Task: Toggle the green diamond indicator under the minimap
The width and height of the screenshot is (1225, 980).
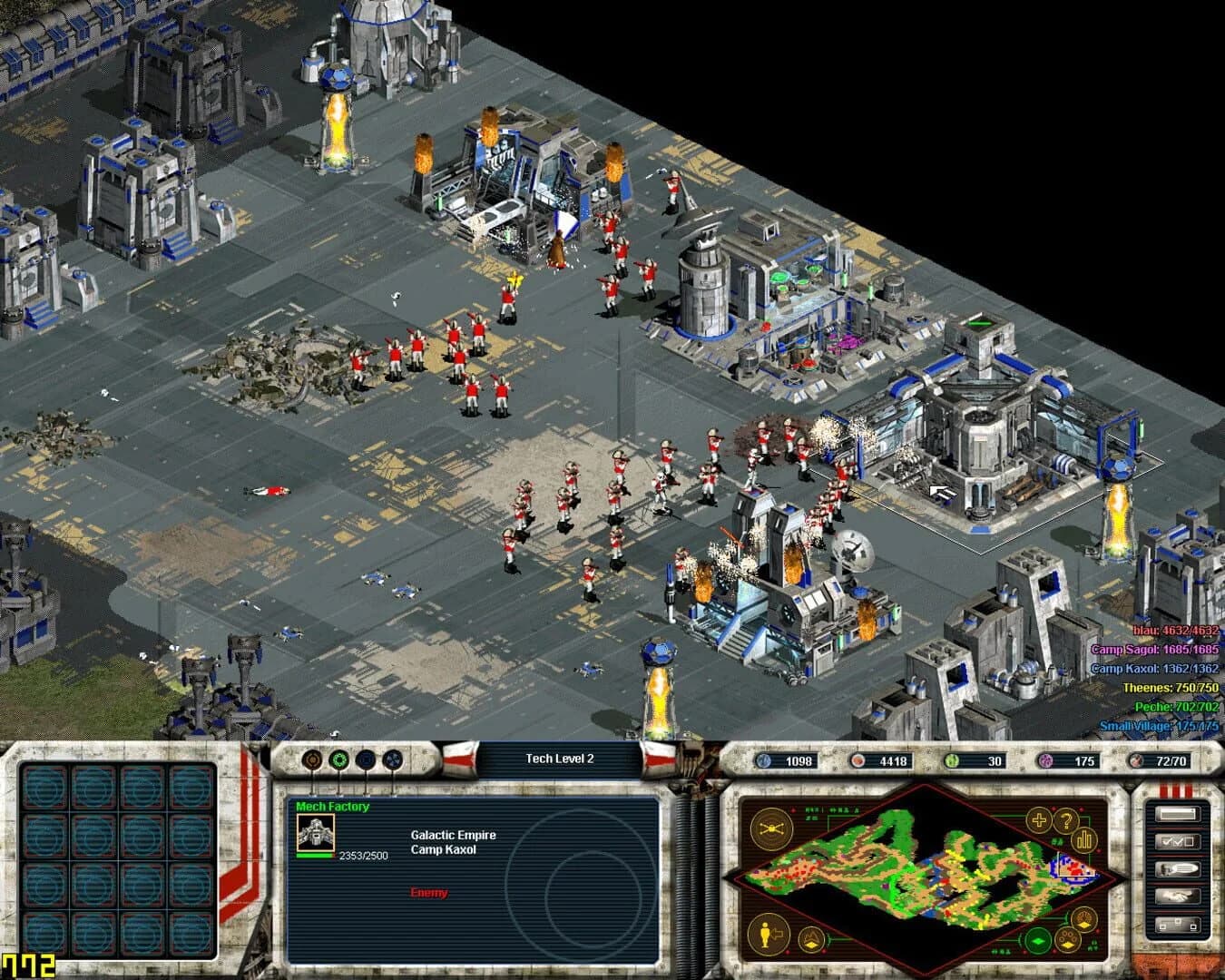Action: [x=1037, y=939]
